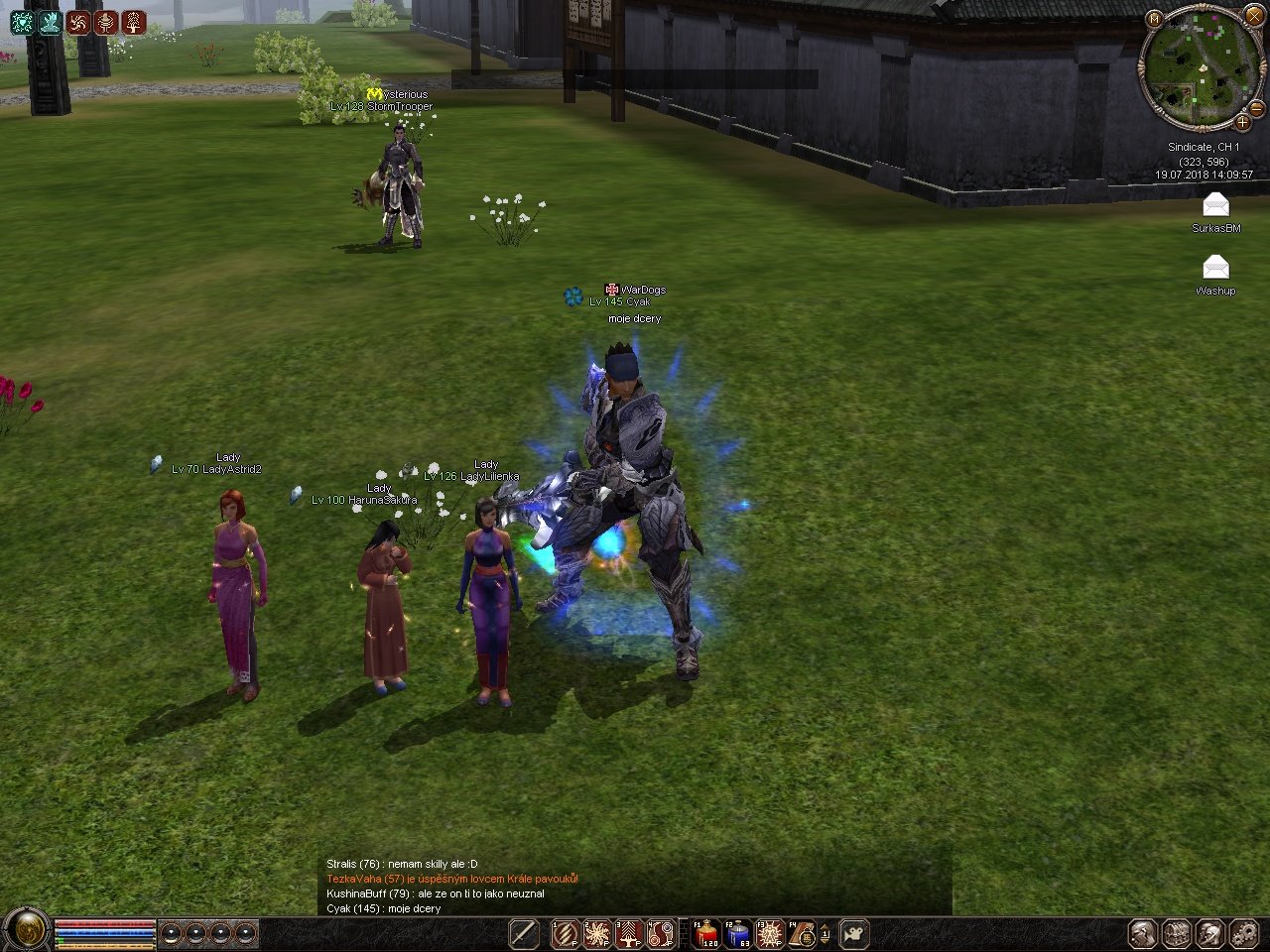The width and height of the screenshot is (1270, 952).
Task: Open the system settings gear button
Action: tap(1243, 934)
